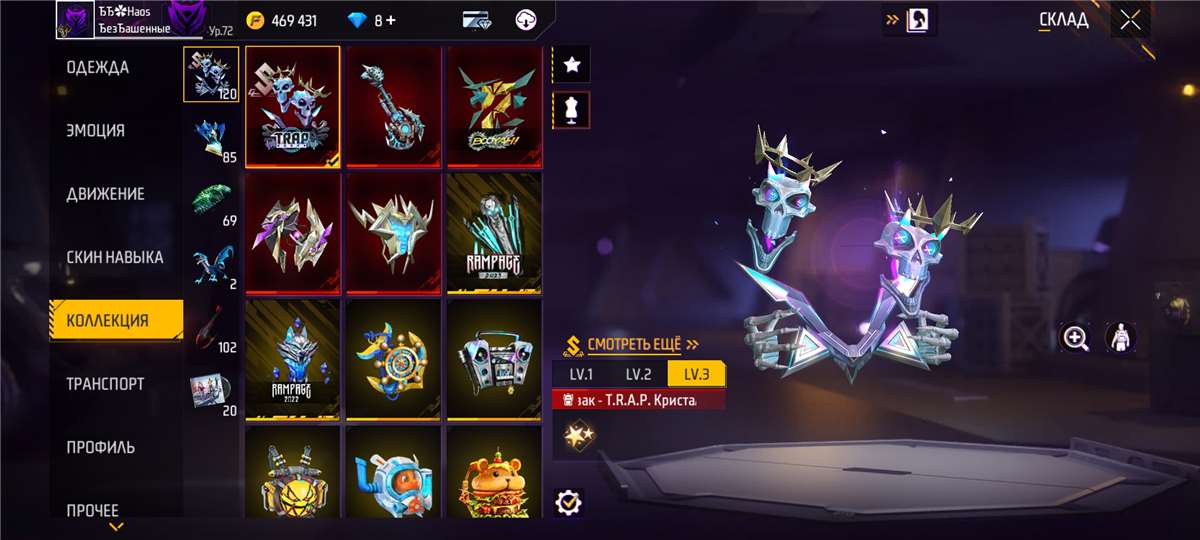Open the favorites star filter
The image size is (1200, 540).
572,65
